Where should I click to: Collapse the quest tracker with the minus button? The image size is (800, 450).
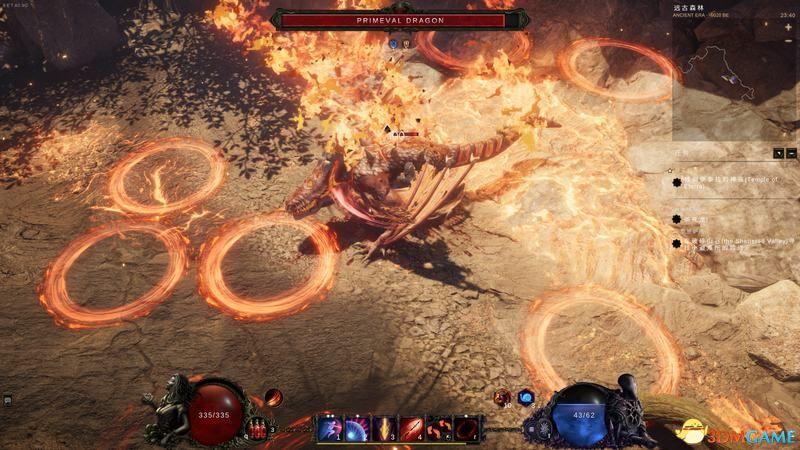[792, 153]
